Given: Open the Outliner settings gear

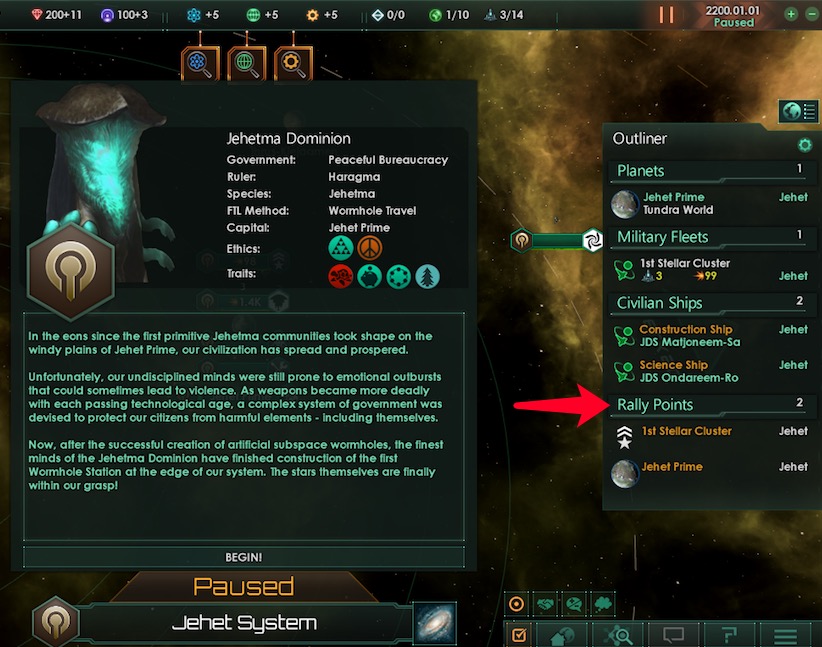Looking at the screenshot, I should coord(804,145).
